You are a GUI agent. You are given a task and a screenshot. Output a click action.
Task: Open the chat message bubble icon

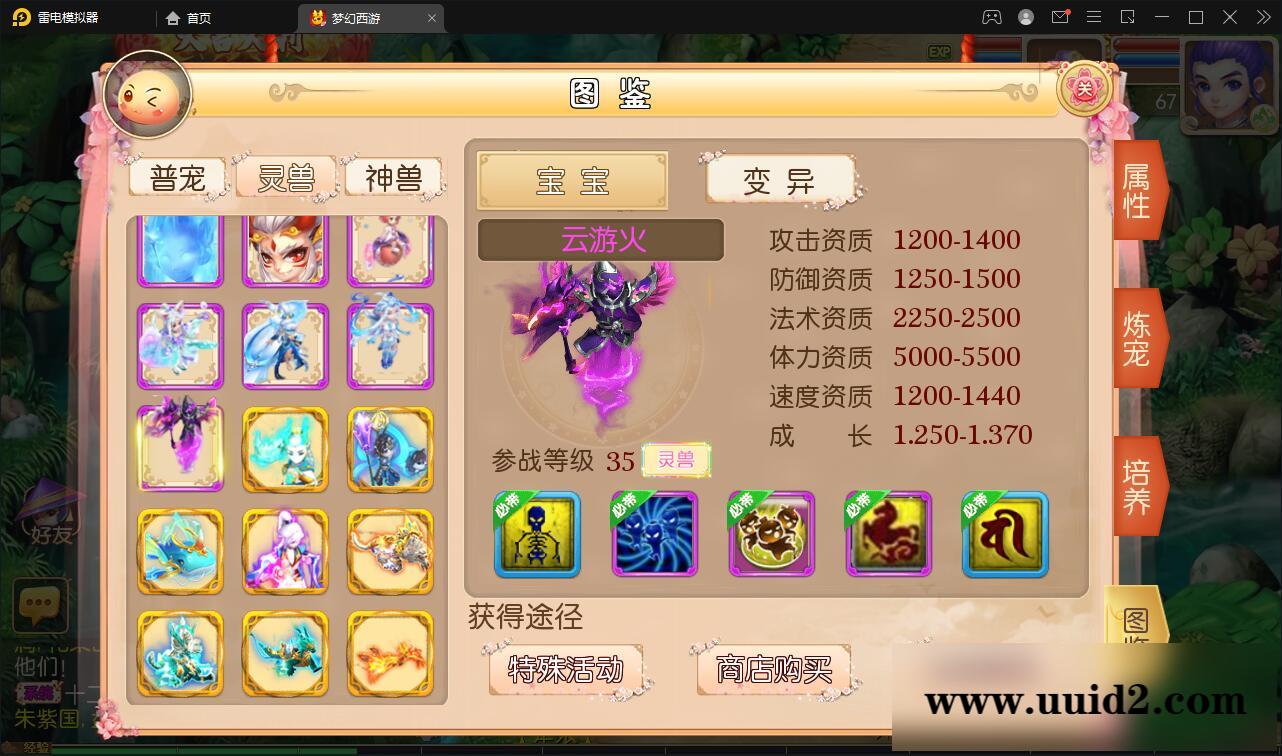pyautogui.click(x=40, y=604)
